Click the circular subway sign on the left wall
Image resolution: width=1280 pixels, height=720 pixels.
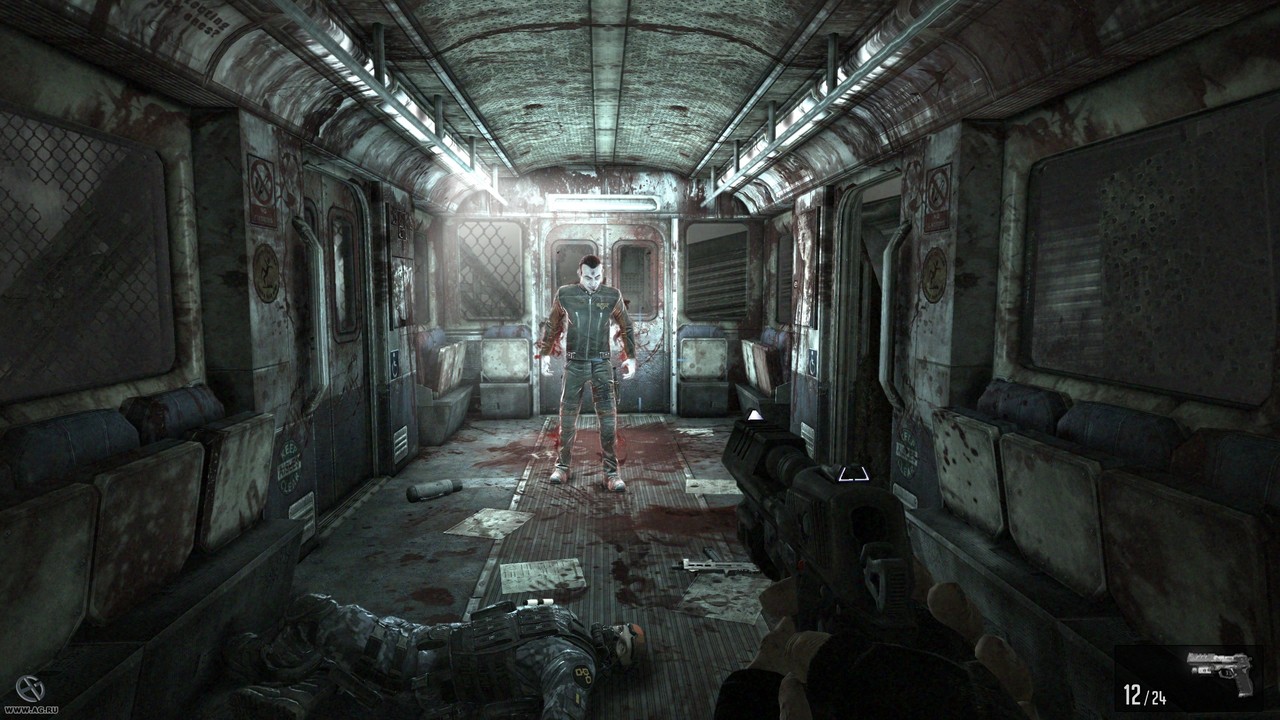(266, 270)
